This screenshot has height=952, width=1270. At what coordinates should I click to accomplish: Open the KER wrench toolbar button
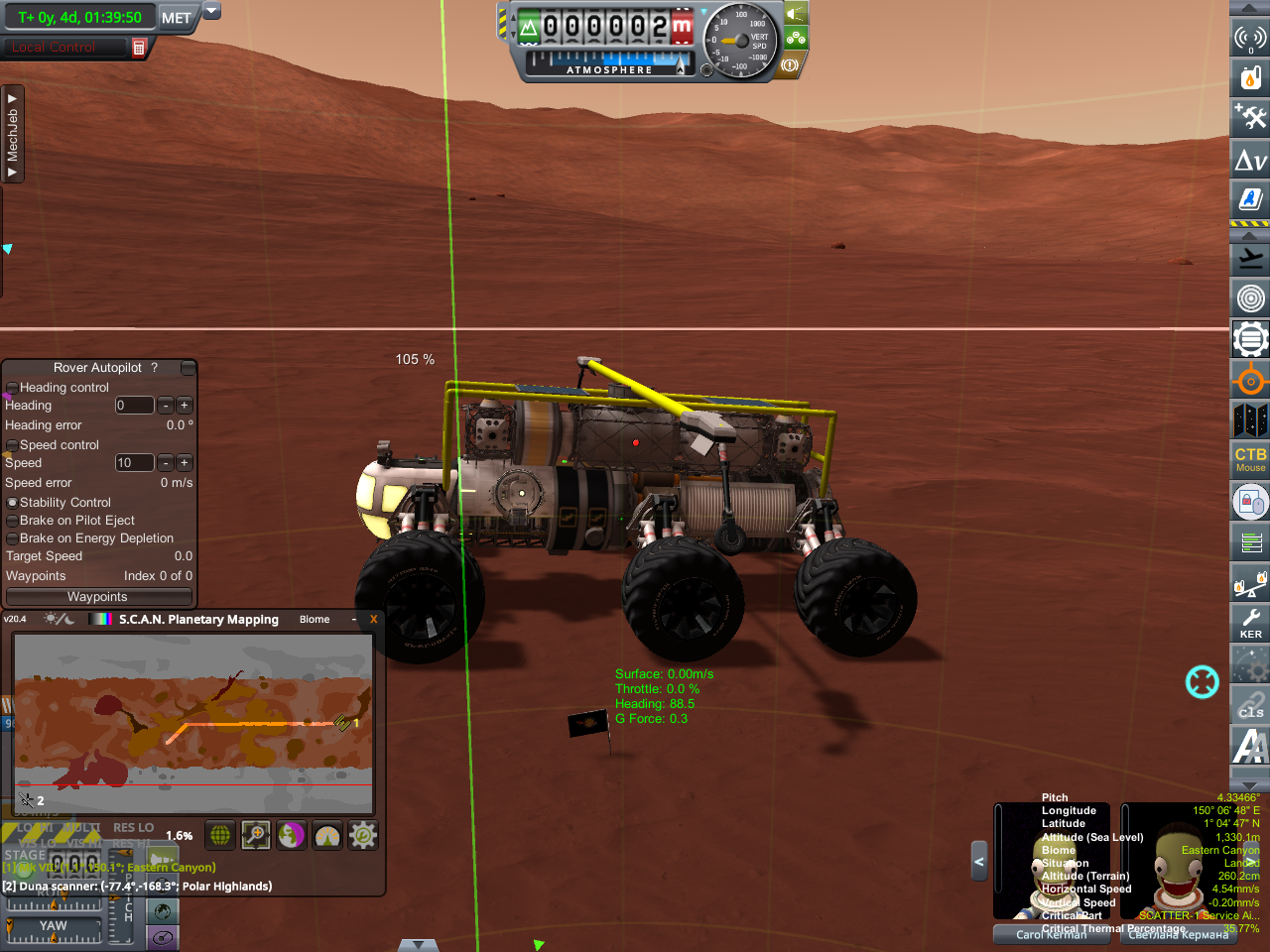click(1250, 624)
